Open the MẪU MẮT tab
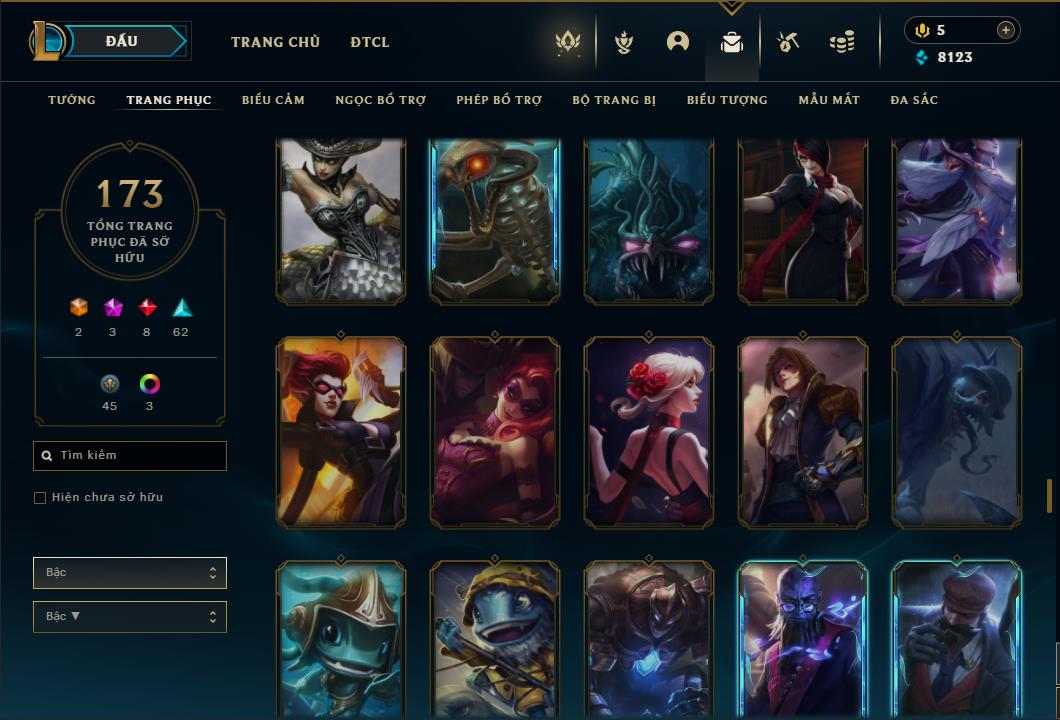Viewport: 1060px width, 720px height. (x=829, y=100)
